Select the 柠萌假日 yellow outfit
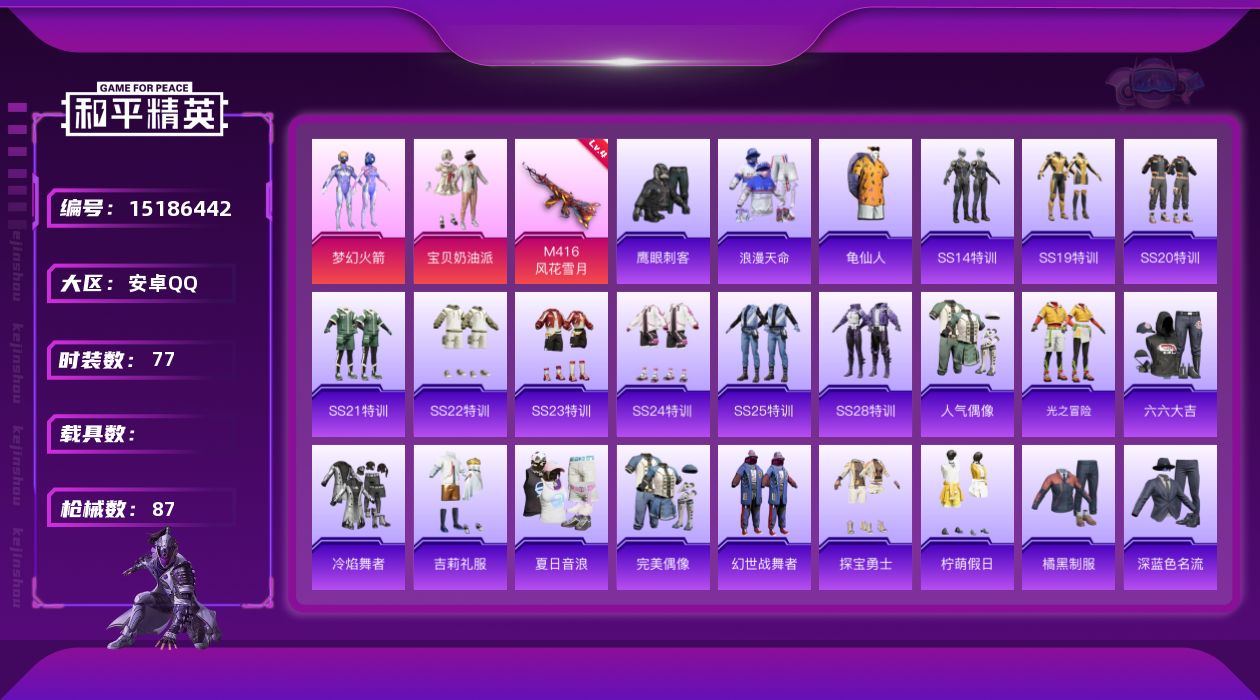Screen dimensions: 1260x700 pos(967,517)
